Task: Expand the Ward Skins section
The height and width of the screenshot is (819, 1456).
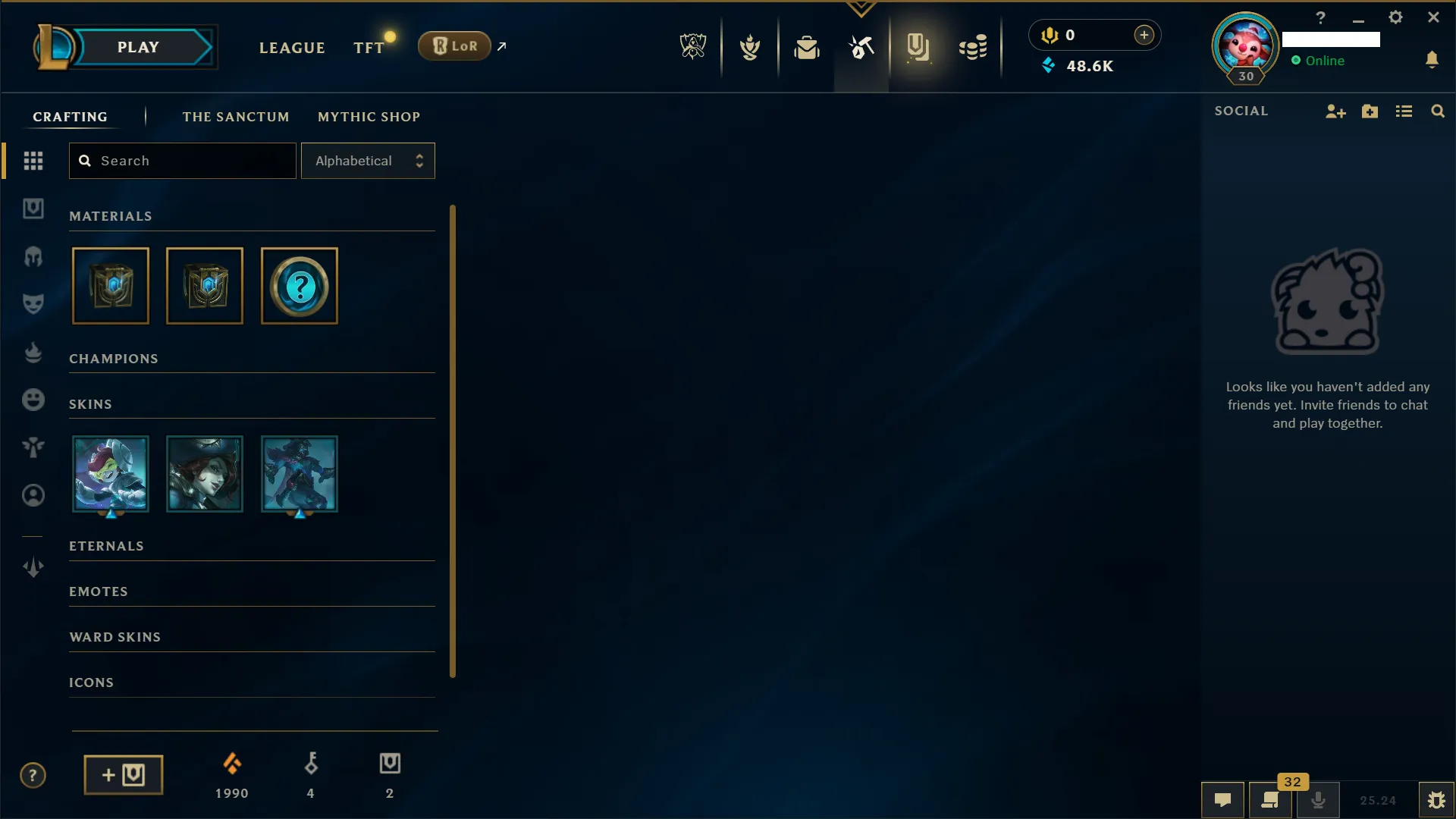Action: [115, 637]
